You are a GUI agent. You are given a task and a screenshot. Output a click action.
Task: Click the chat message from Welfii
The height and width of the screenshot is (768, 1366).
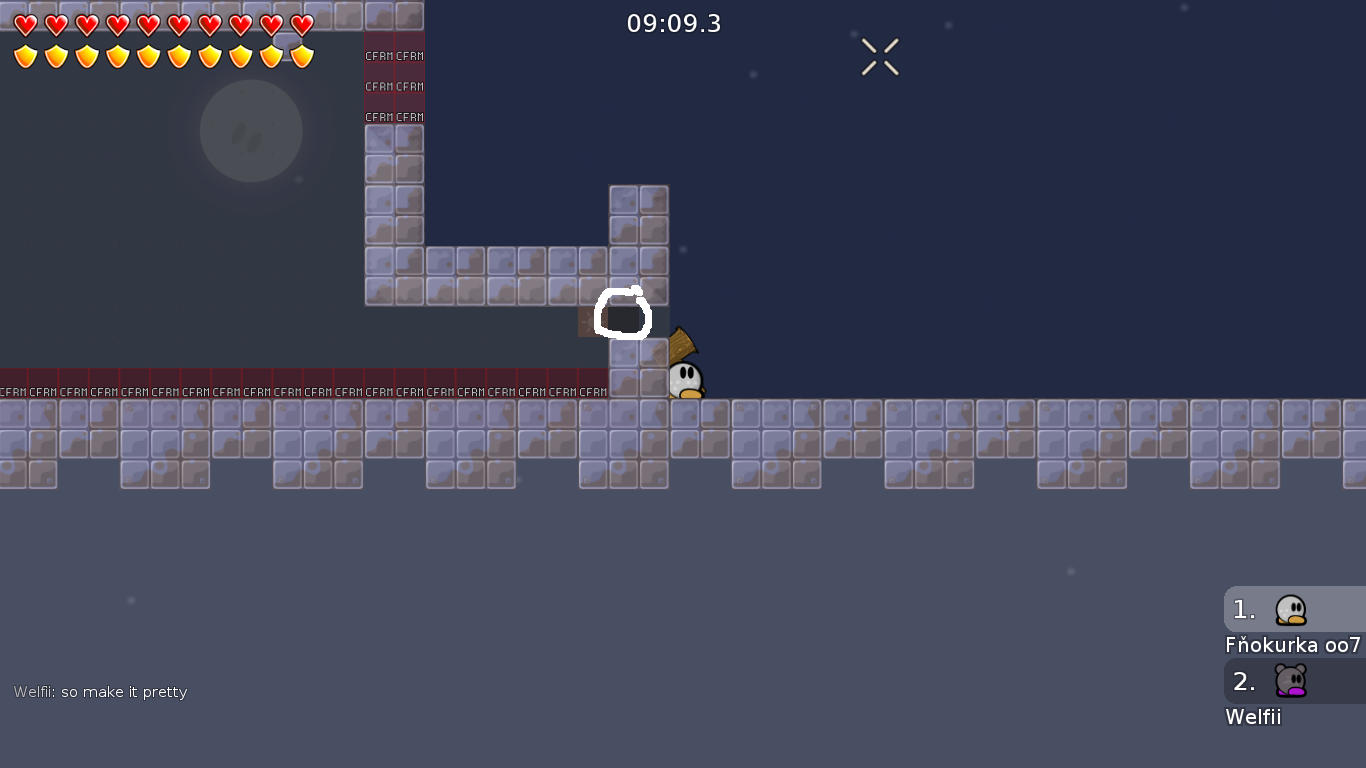pyautogui.click(x=100, y=691)
